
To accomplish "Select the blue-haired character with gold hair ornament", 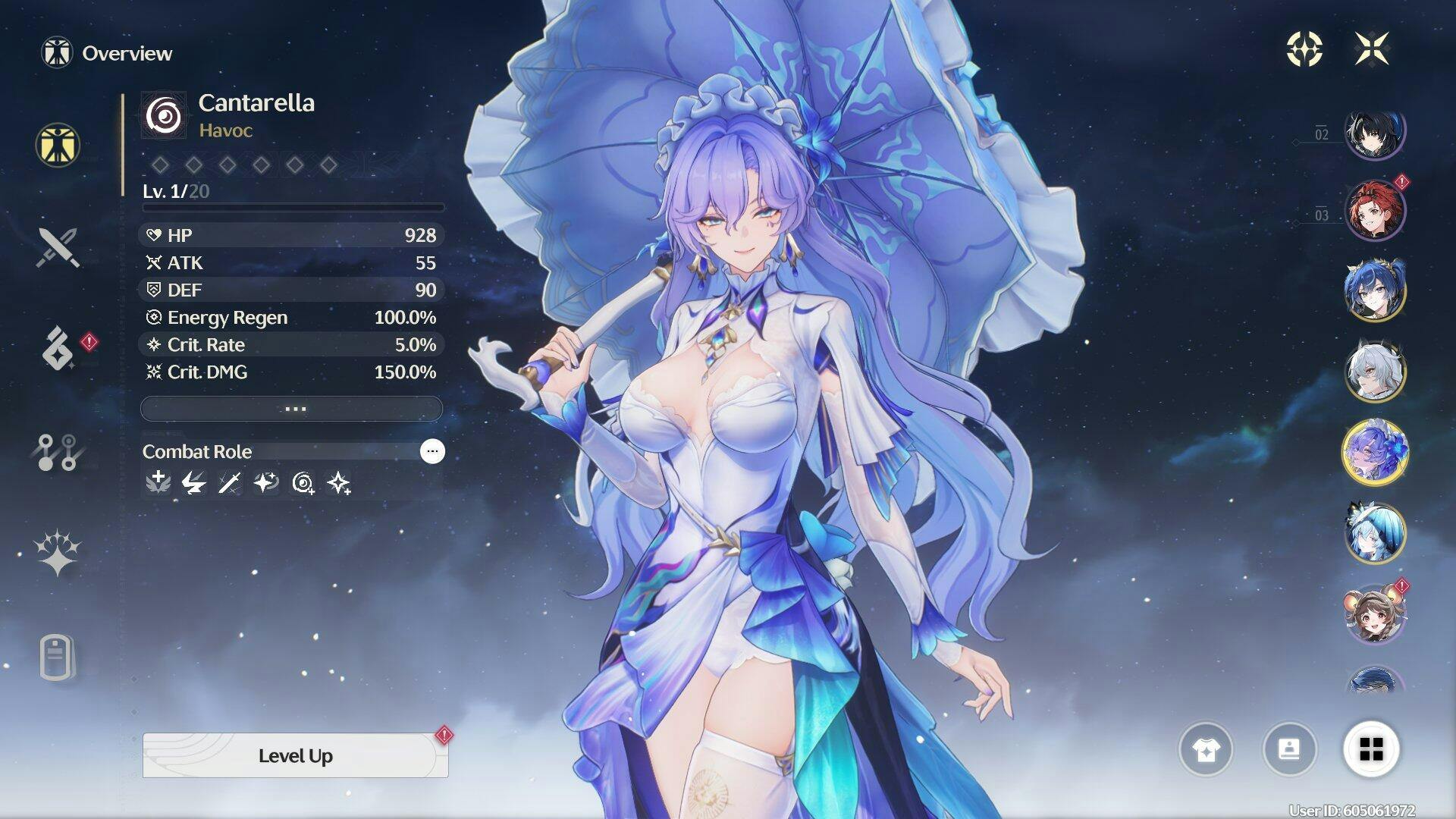I will (x=1375, y=290).
